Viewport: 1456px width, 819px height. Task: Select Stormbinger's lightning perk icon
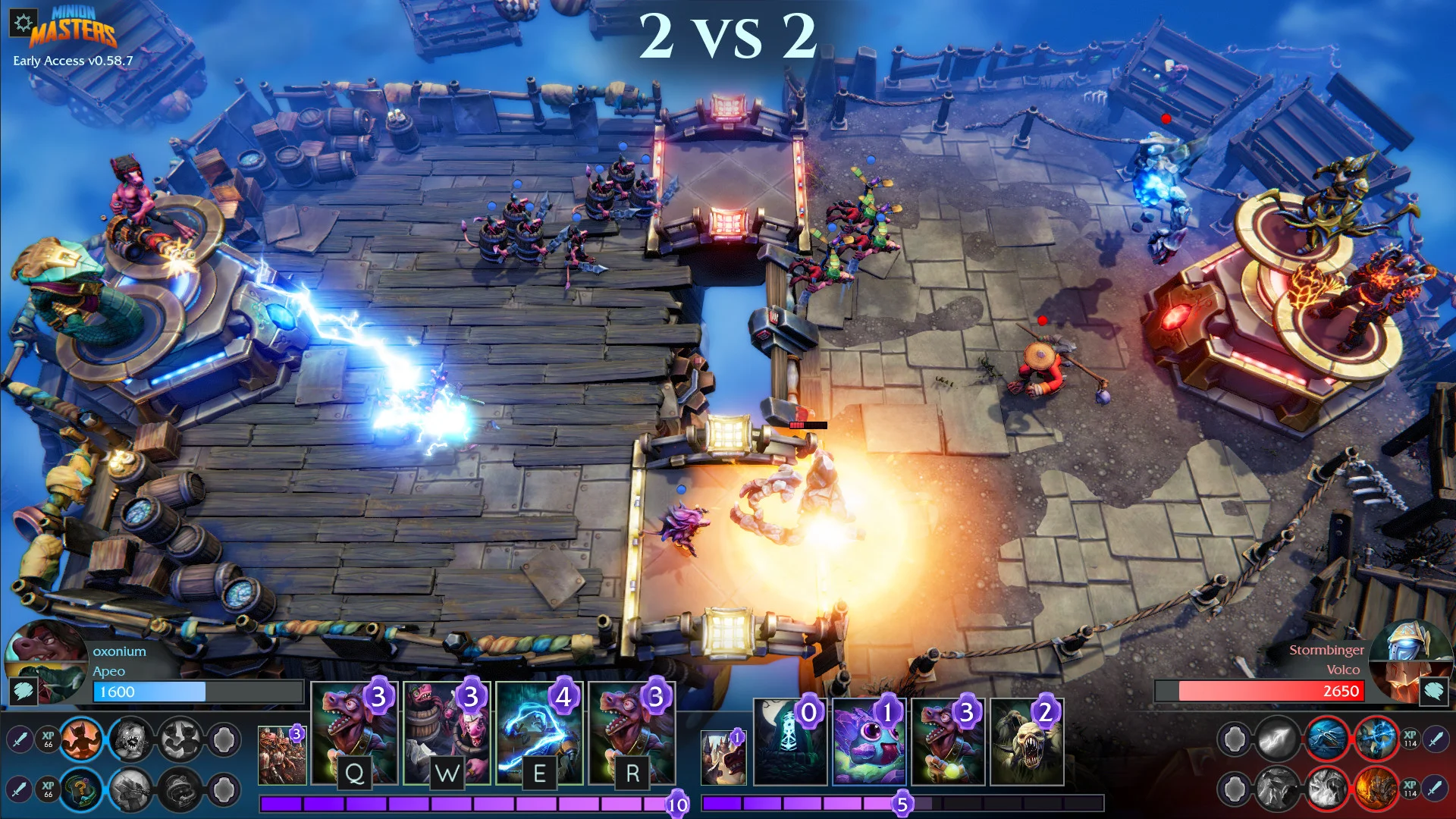tap(1378, 739)
